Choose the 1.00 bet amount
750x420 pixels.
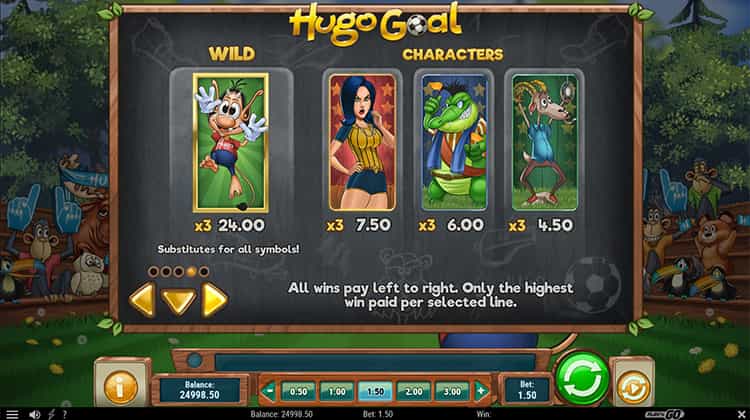336,391
